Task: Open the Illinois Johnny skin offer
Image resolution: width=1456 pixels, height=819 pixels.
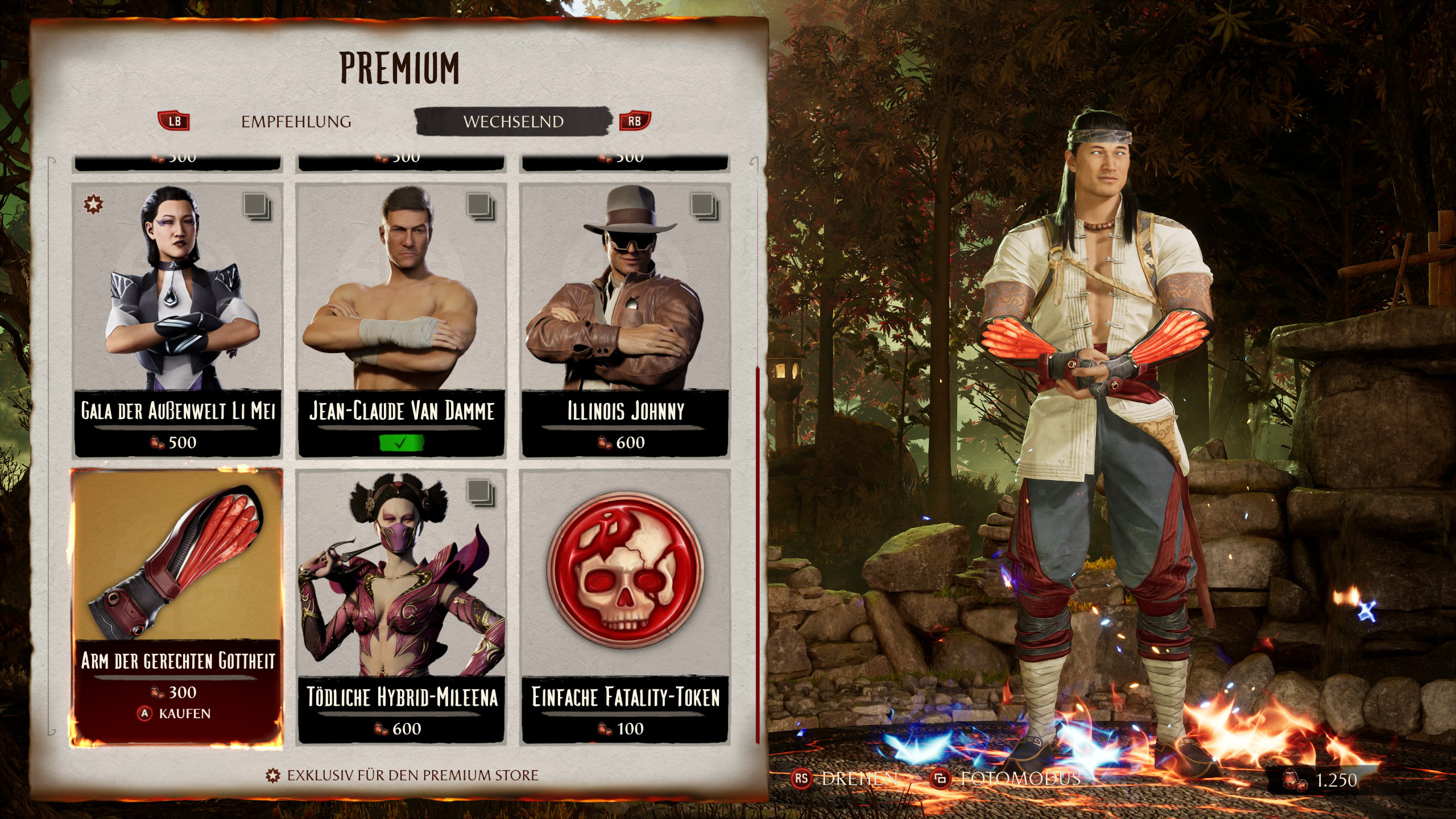Action: pos(625,320)
